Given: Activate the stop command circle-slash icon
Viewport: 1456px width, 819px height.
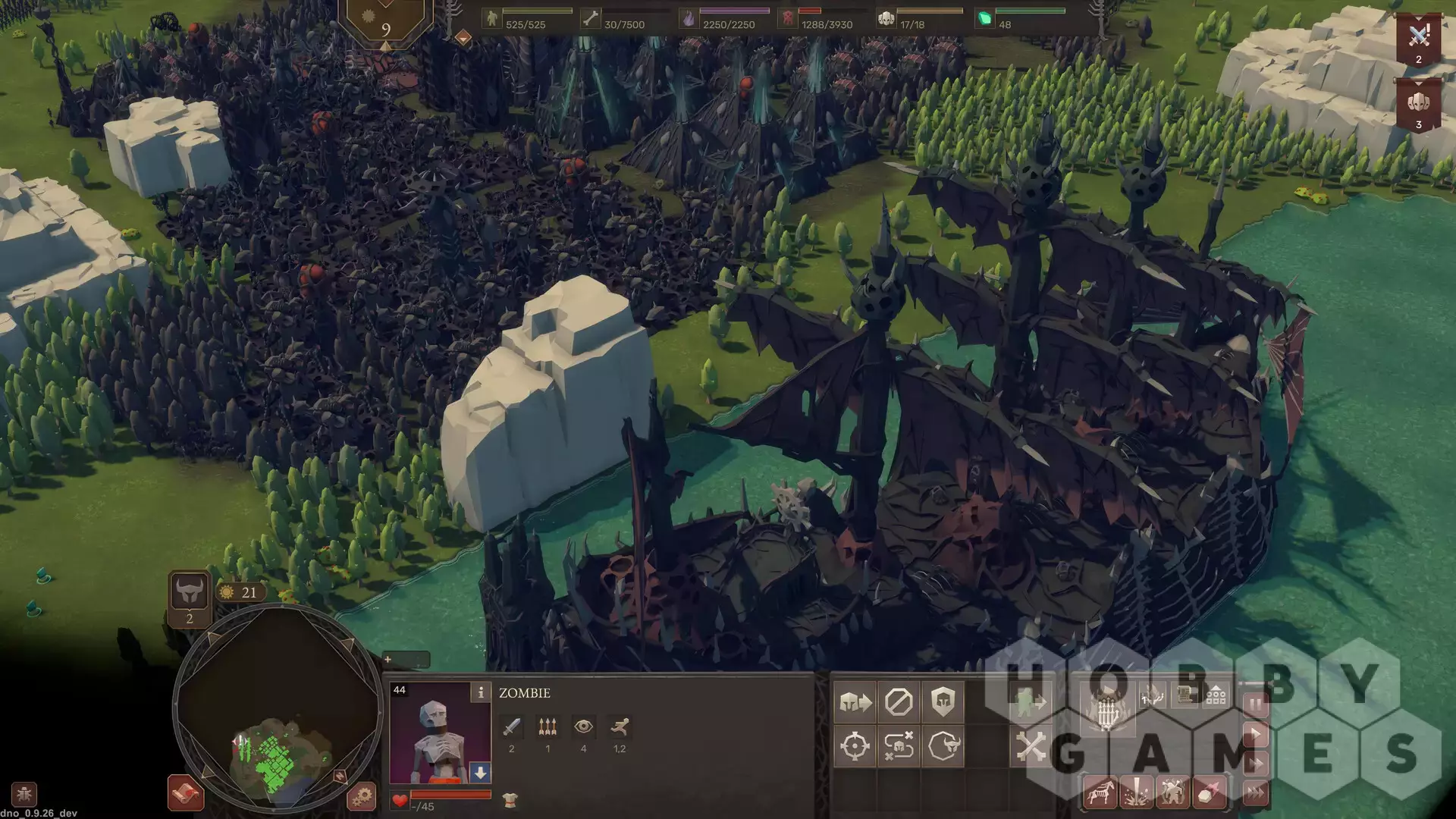Looking at the screenshot, I should (899, 702).
